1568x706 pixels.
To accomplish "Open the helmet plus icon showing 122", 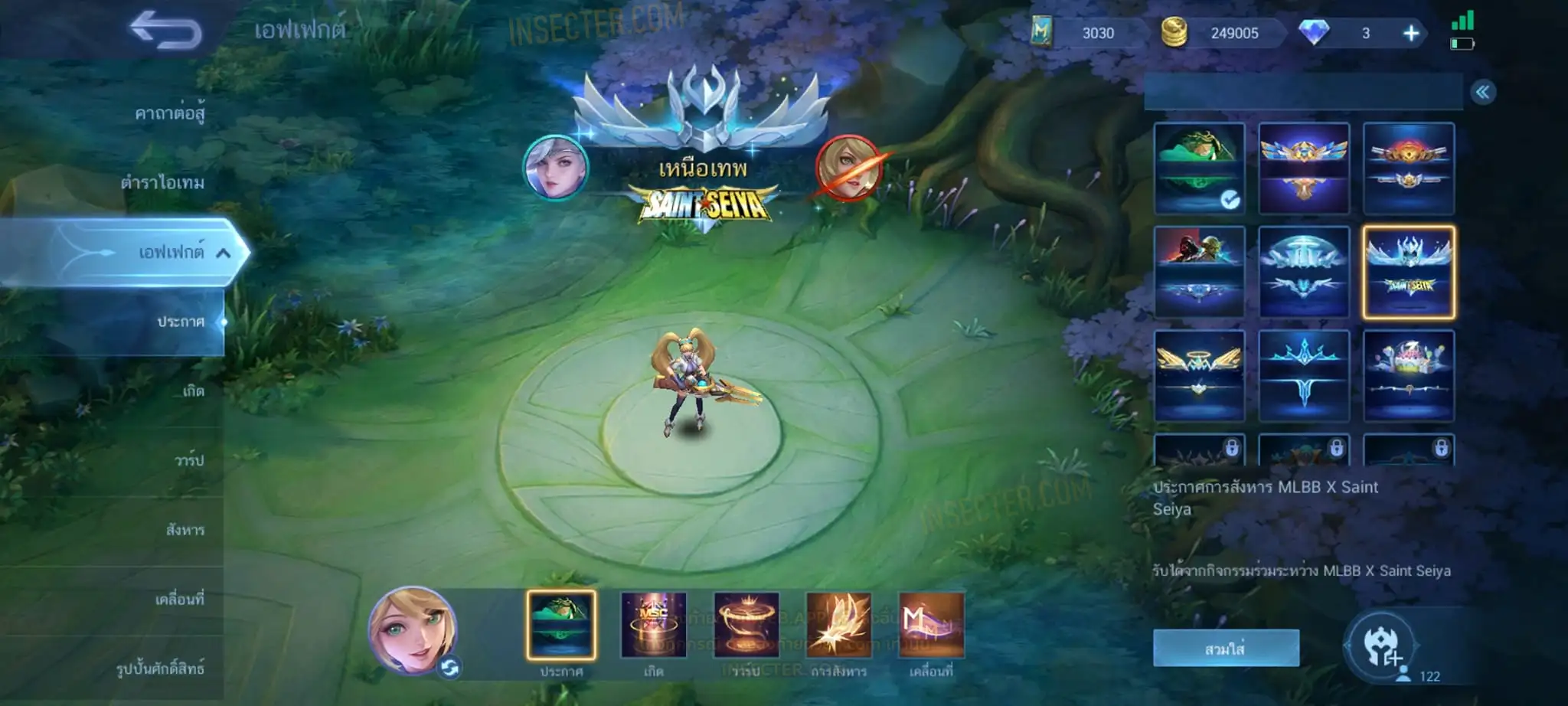I will (1381, 647).
